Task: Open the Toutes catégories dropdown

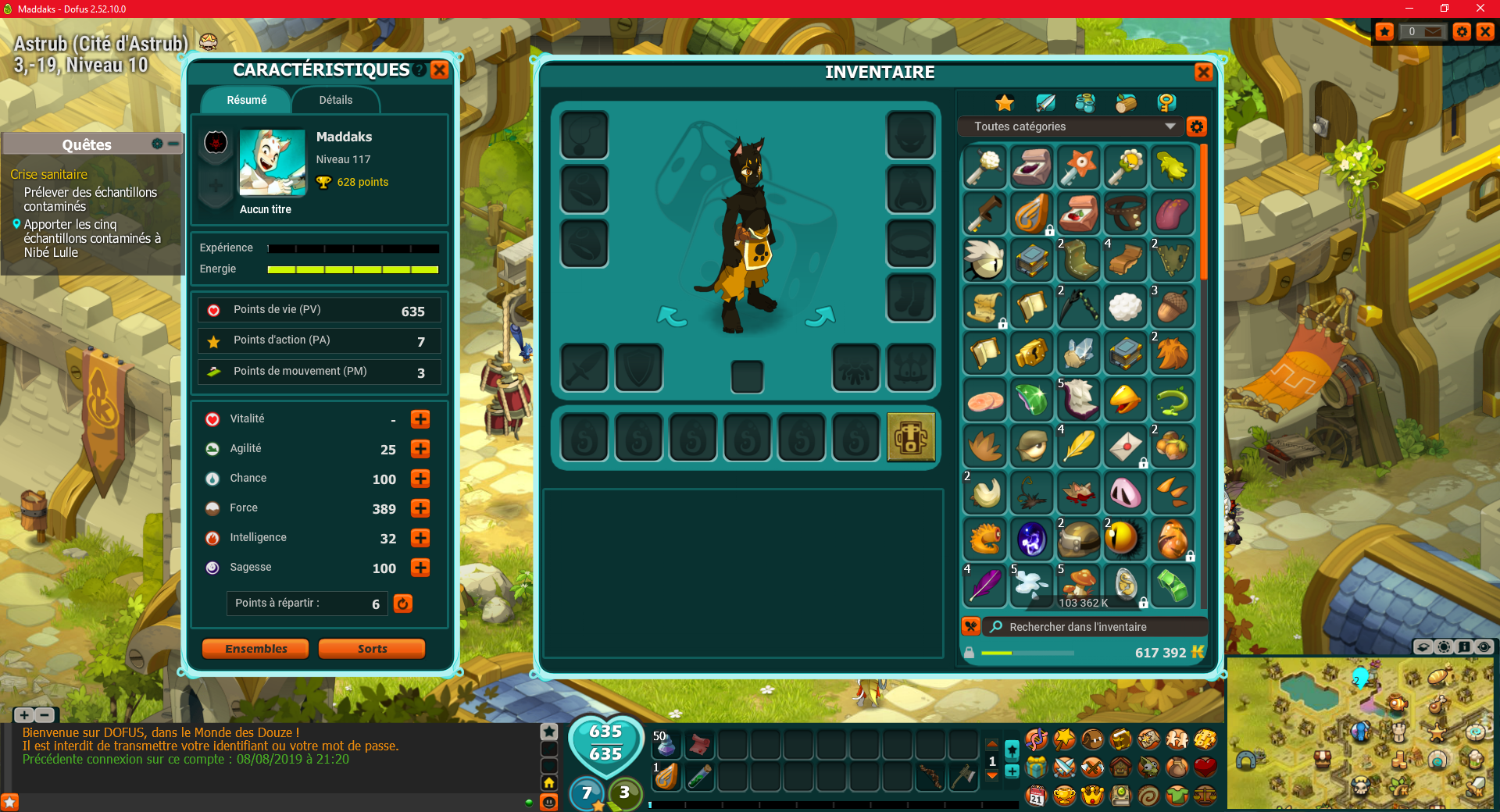Action: [1070, 126]
